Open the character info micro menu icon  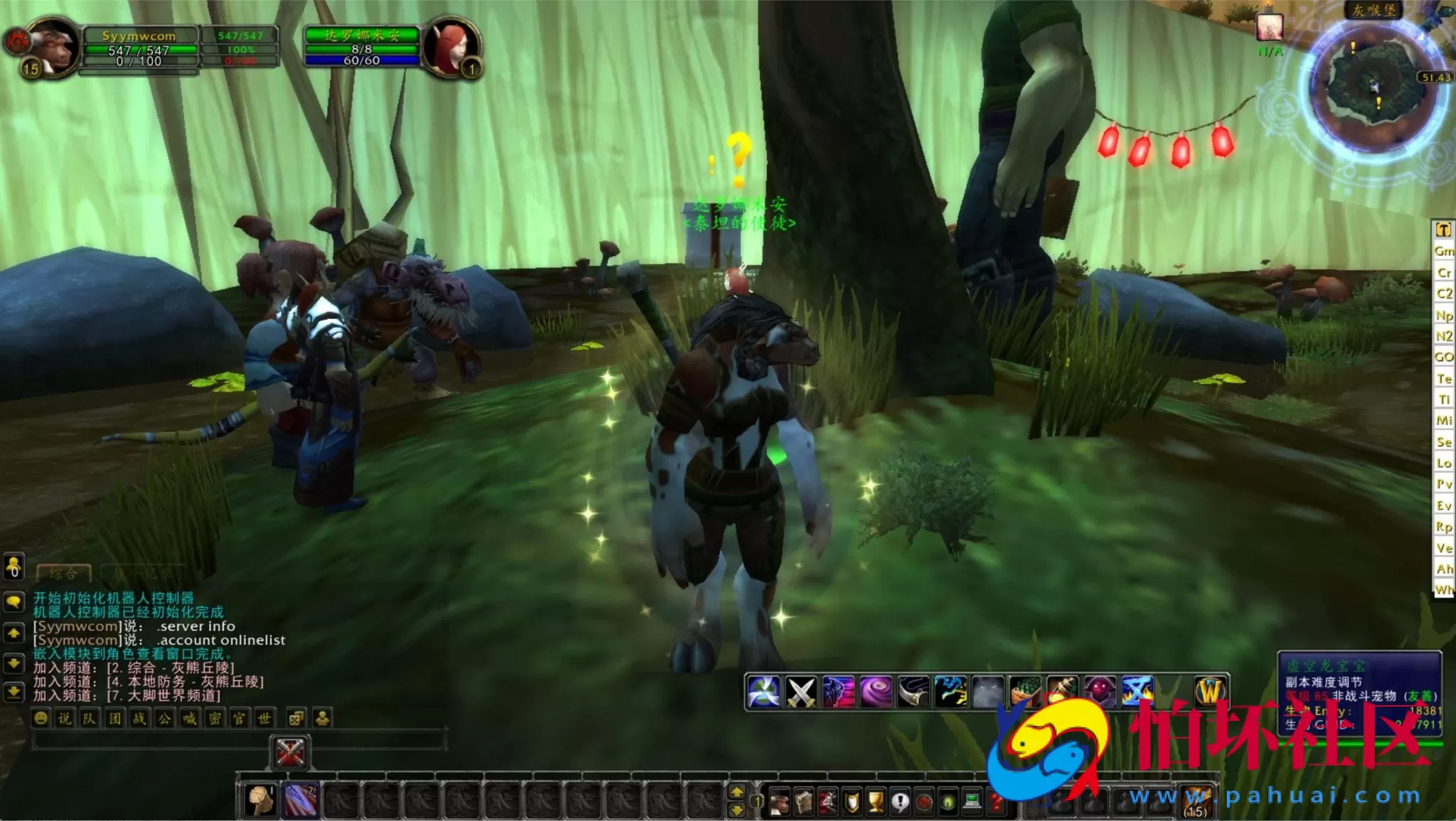tap(780, 800)
